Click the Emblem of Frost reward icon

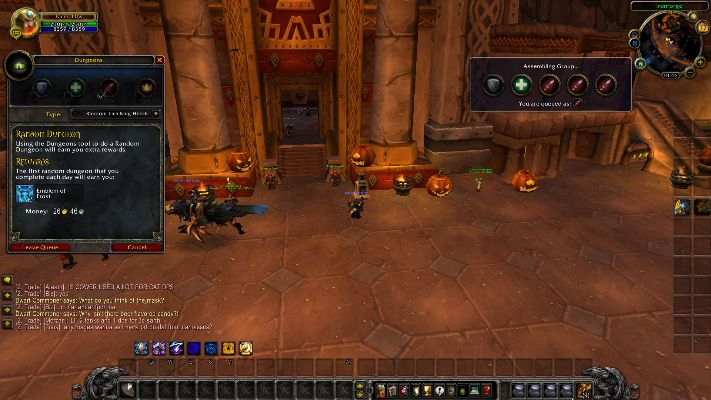(24, 193)
